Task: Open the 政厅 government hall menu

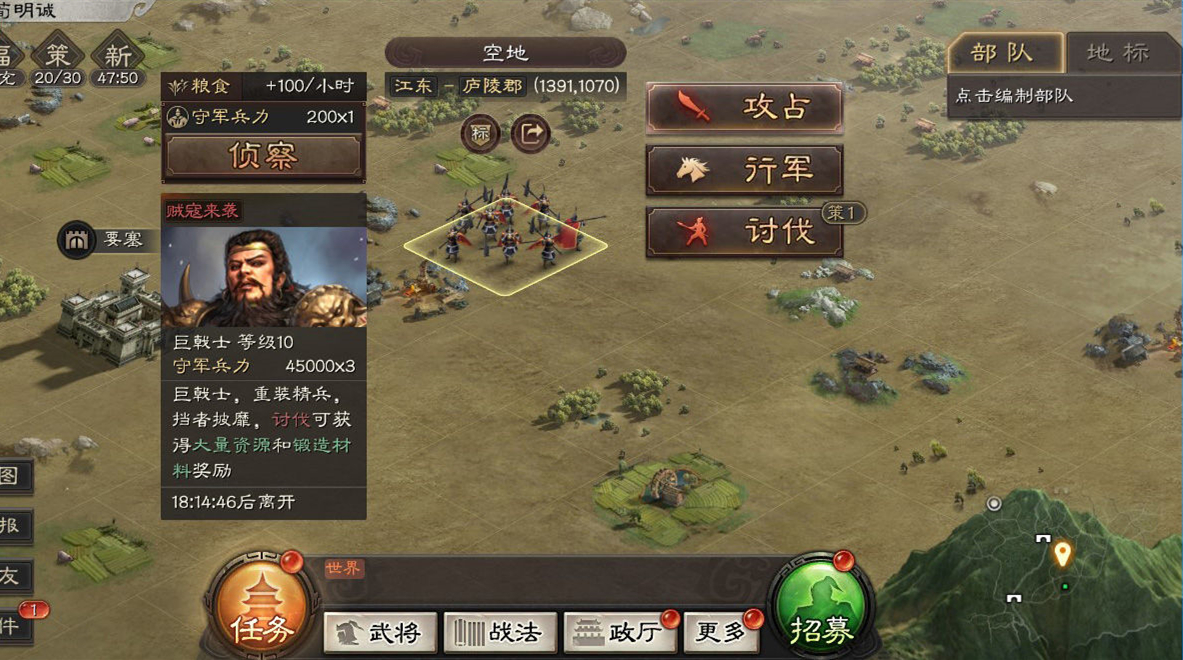Action: [619, 632]
